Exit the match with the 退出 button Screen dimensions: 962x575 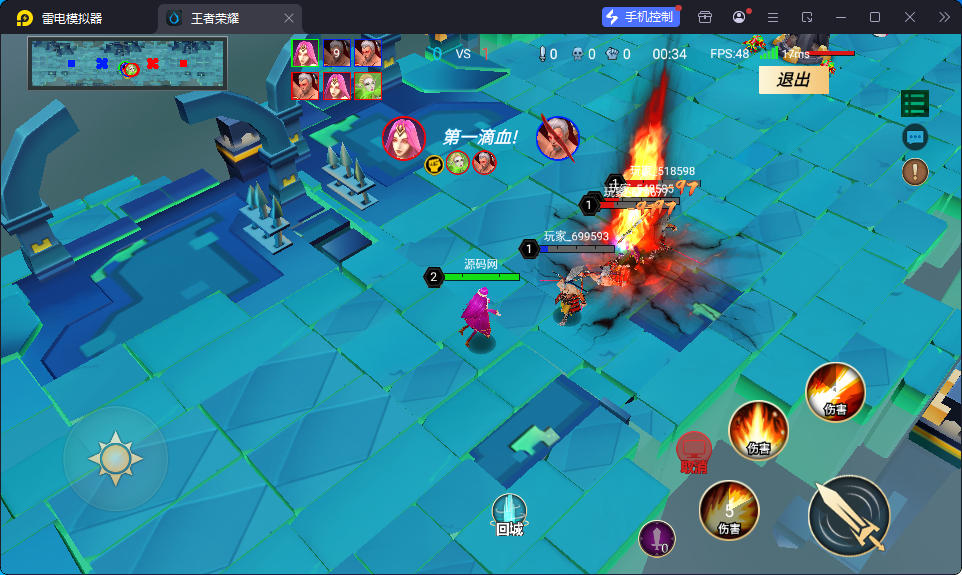coord(793,80)
